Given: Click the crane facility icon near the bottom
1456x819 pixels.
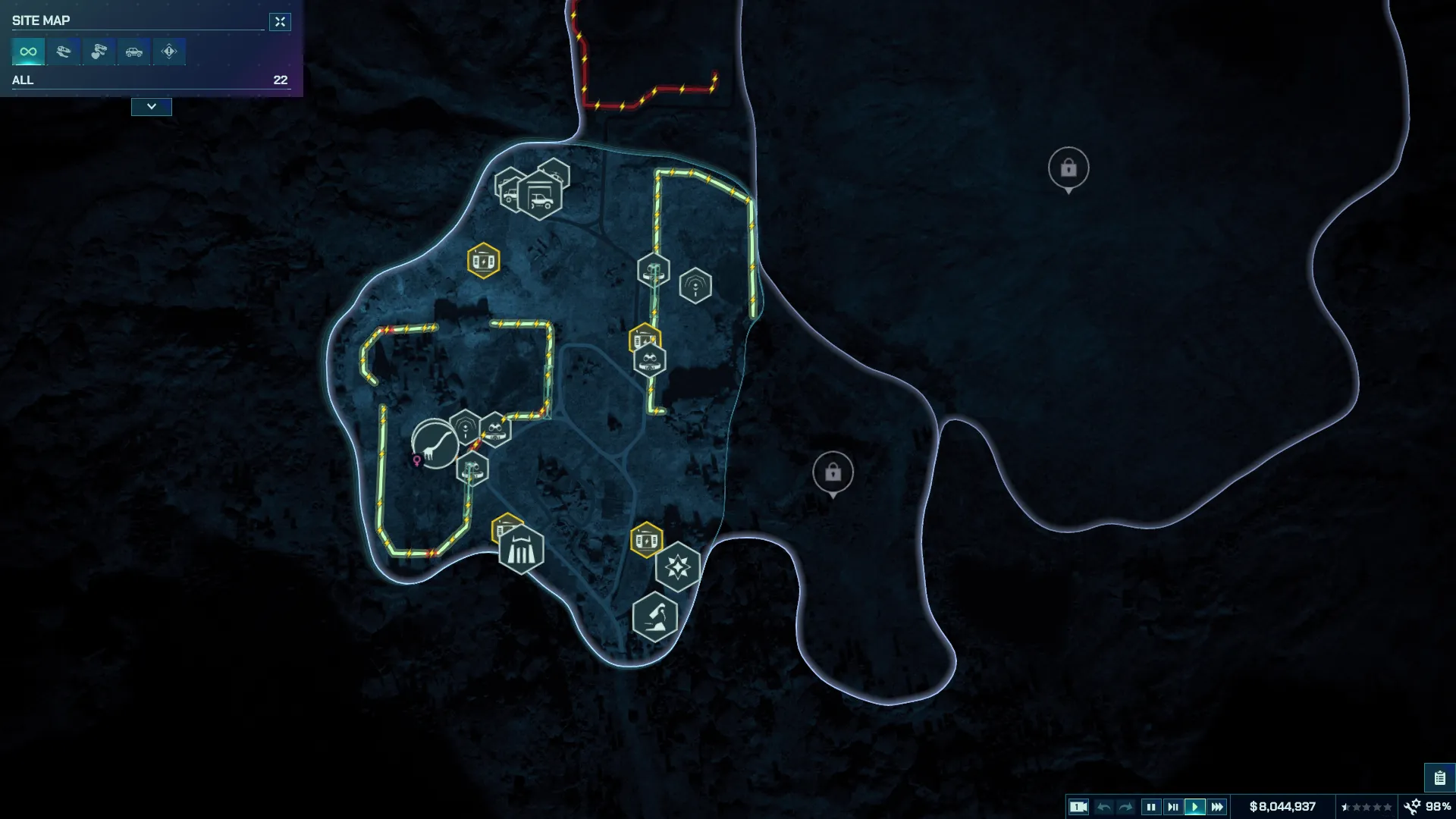Looking at the screenshot, I should 657,617.
